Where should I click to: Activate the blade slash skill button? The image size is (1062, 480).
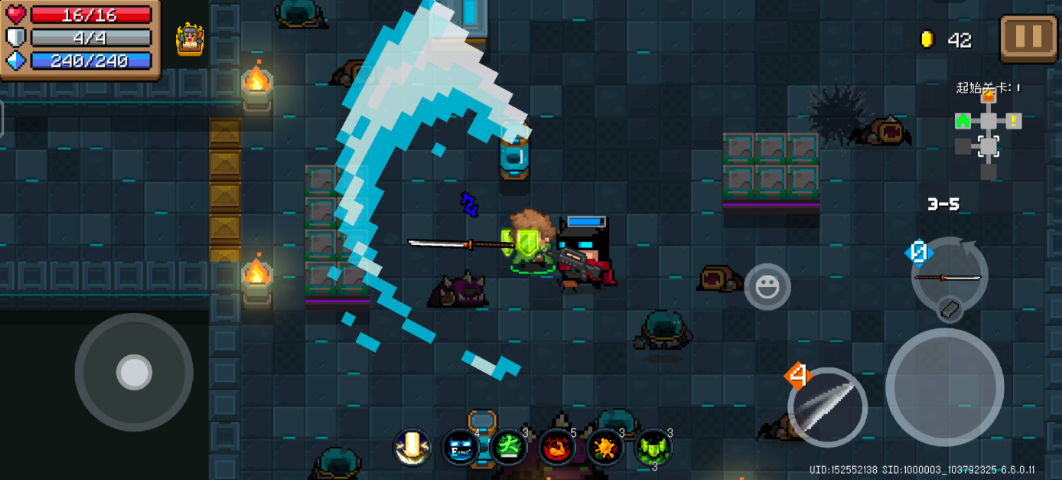point(827,407)
